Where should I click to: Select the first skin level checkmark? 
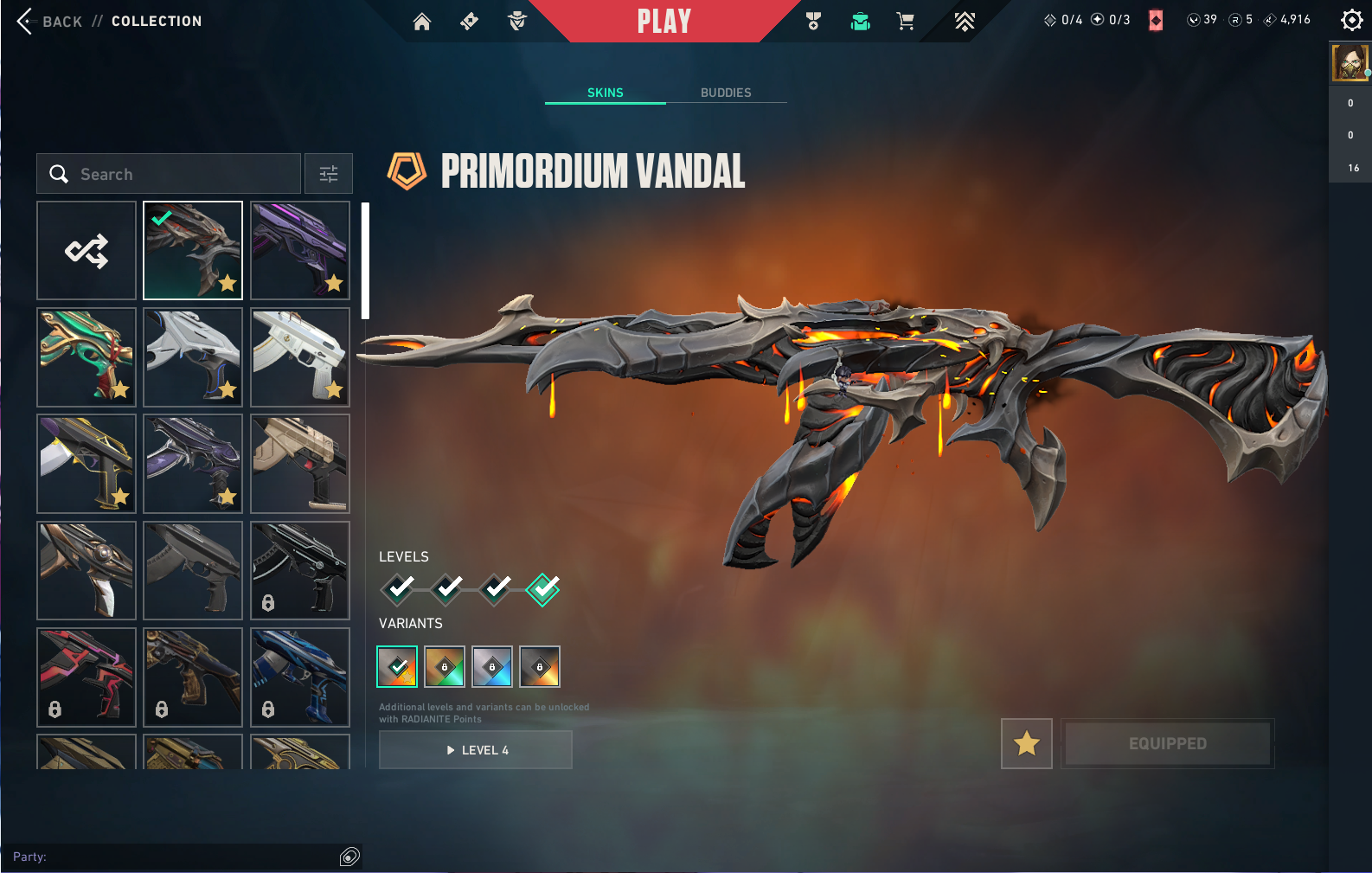point(398,589)
